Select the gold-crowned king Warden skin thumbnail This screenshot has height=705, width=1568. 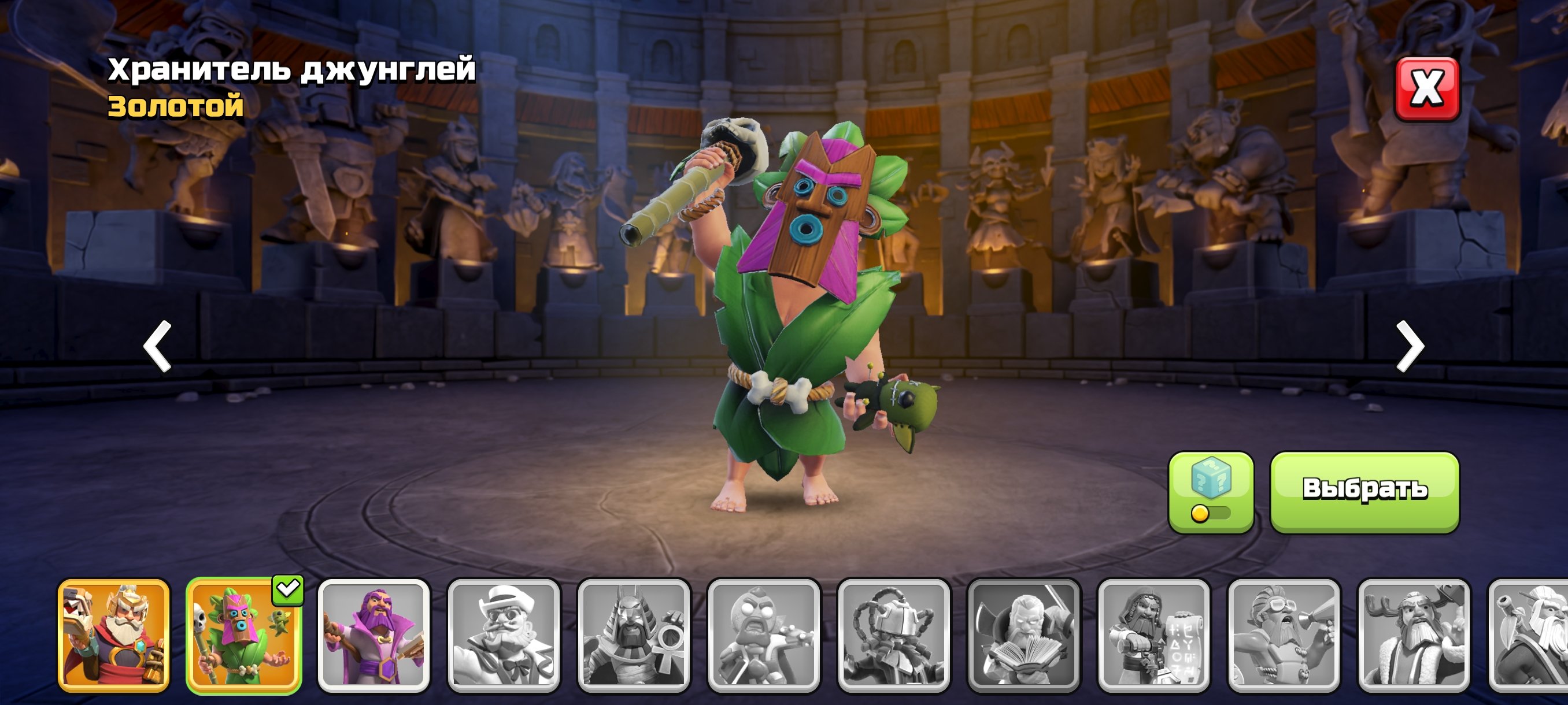point(114,636)
